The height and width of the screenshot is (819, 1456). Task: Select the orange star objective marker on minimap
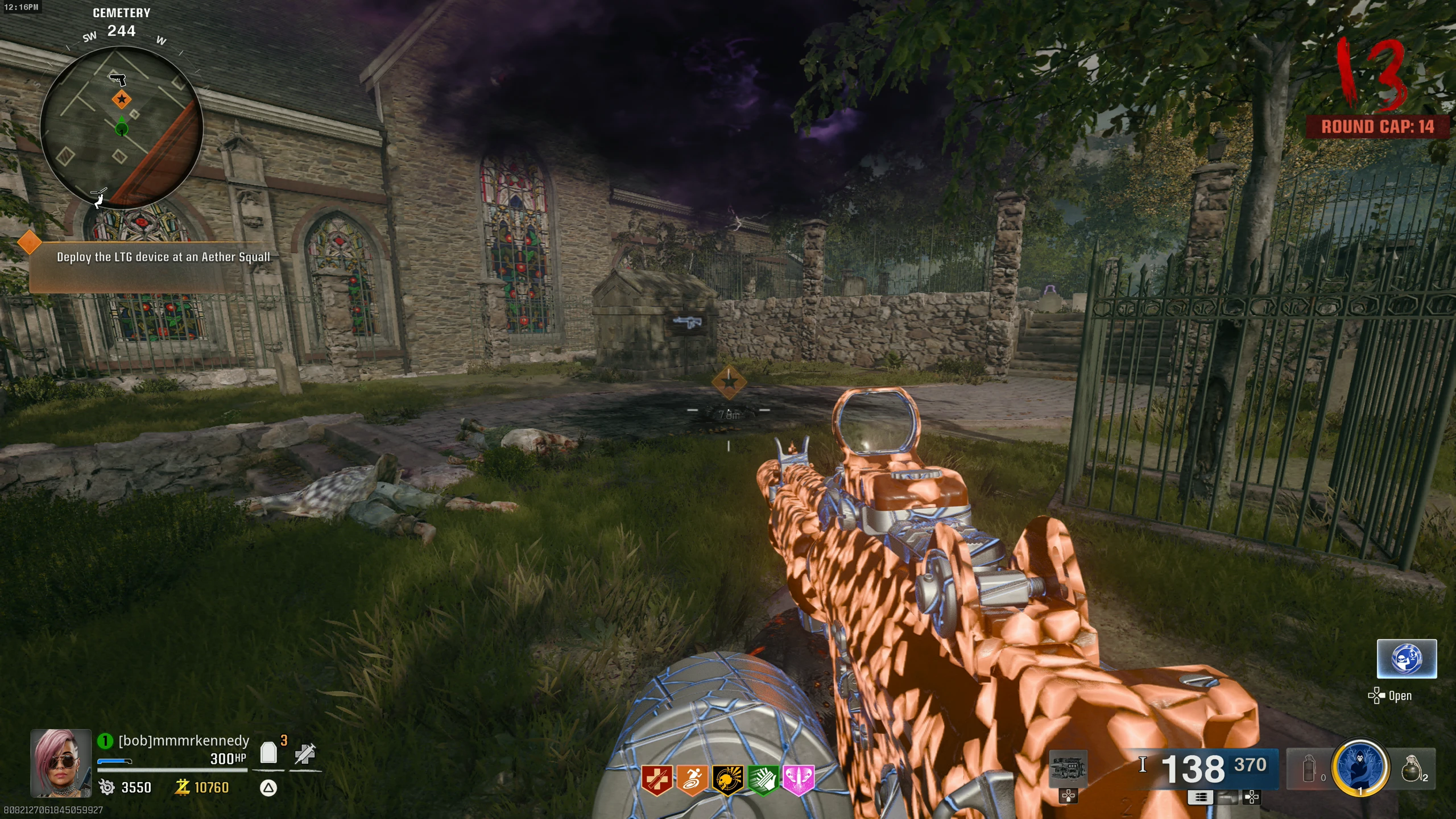pos(121,100)
